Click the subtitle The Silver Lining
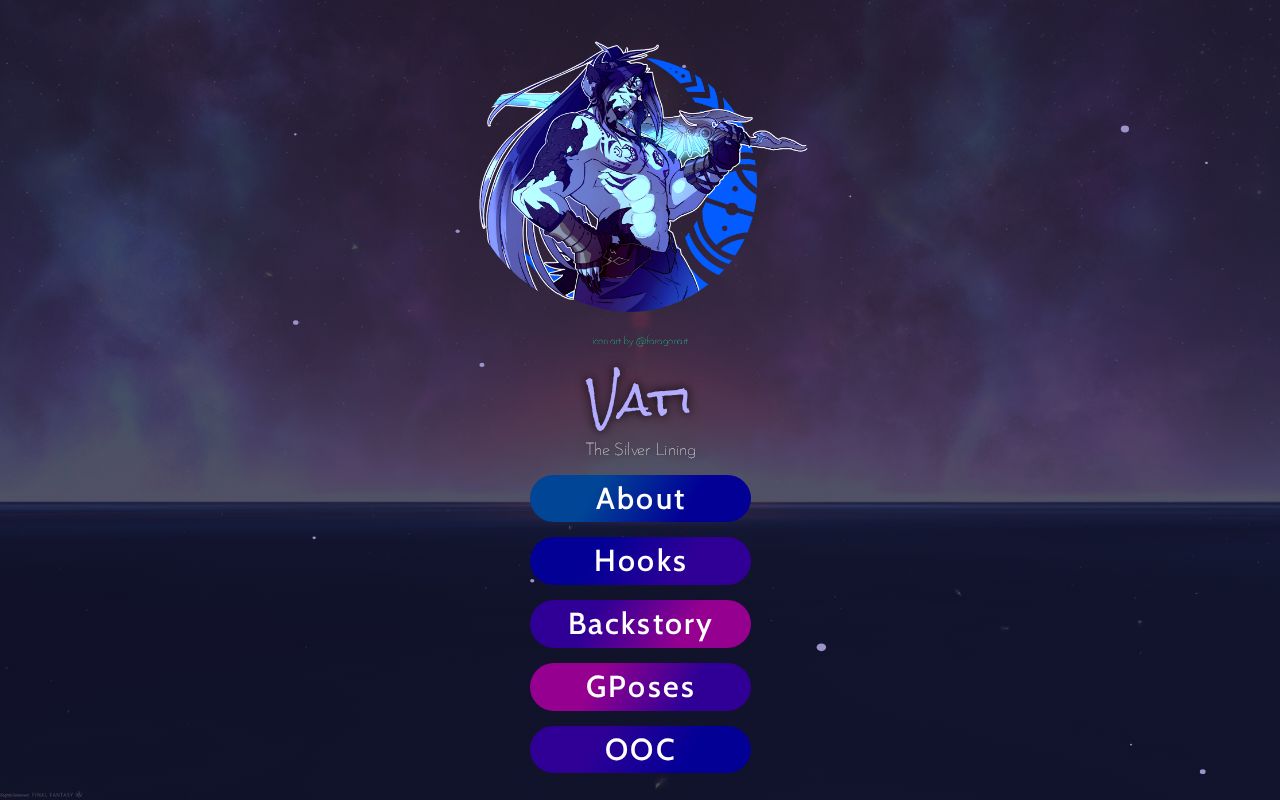Viewport: 1280px width, 800px height. pyautogui.click(x=640, y=450)
